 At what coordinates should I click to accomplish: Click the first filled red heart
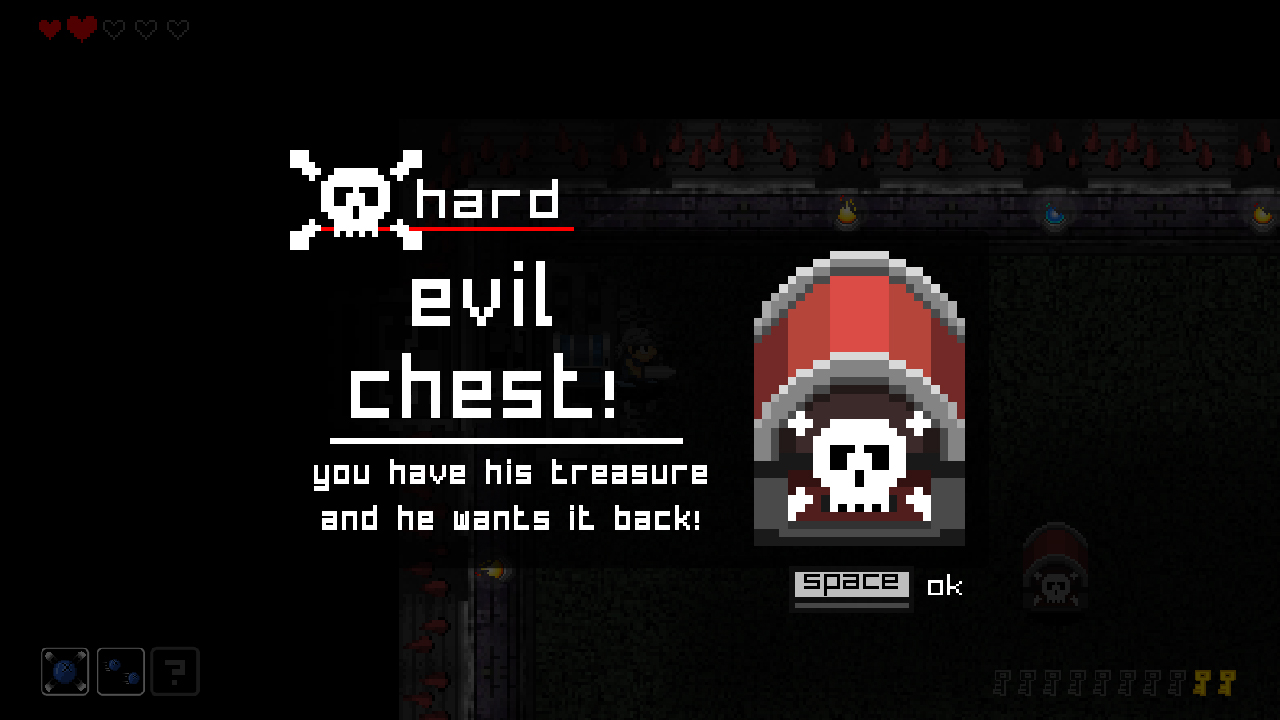pyautogui.click(x=47, y=29)
